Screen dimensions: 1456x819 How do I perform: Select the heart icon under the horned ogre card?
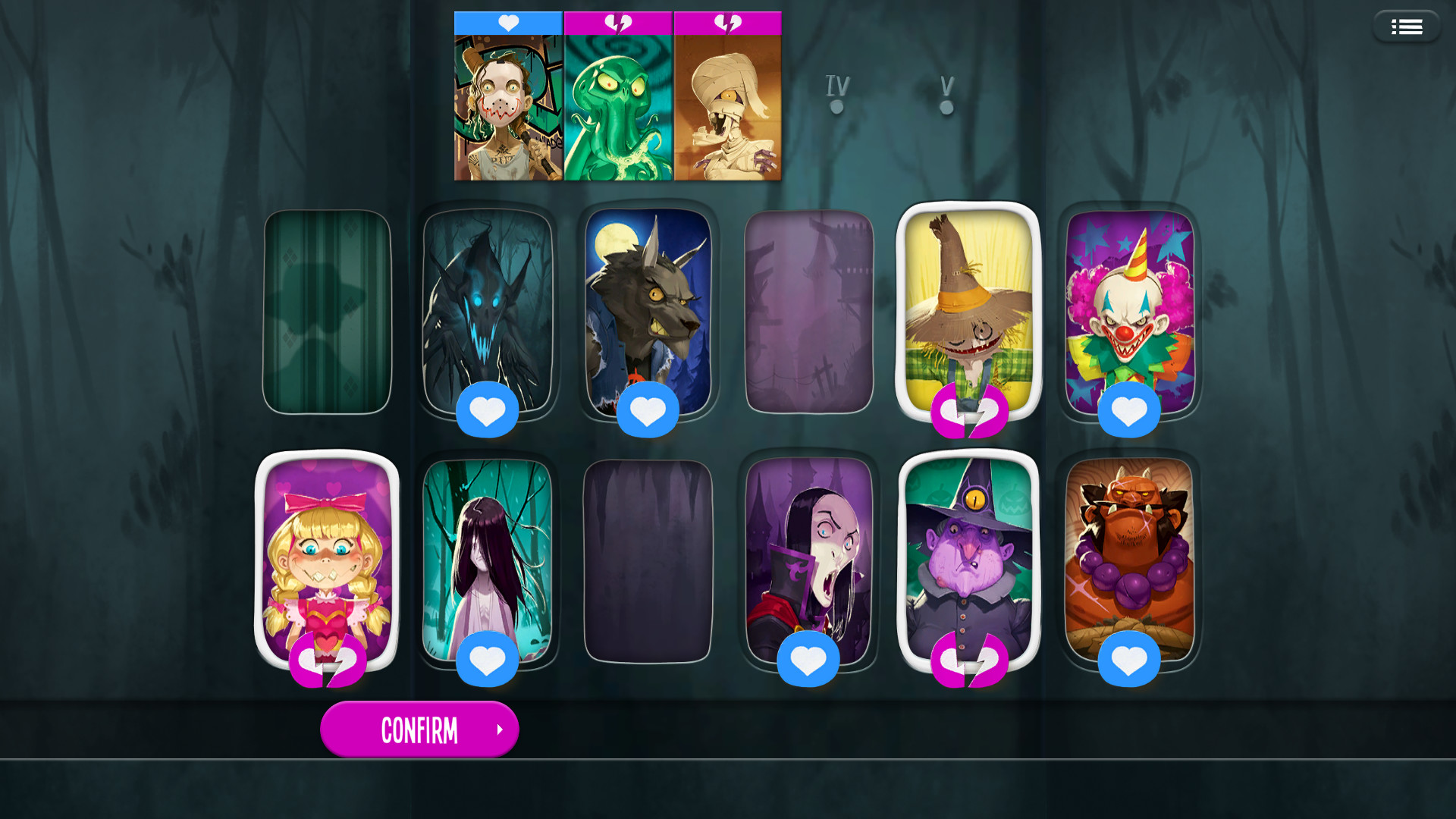click(1130, 659)
